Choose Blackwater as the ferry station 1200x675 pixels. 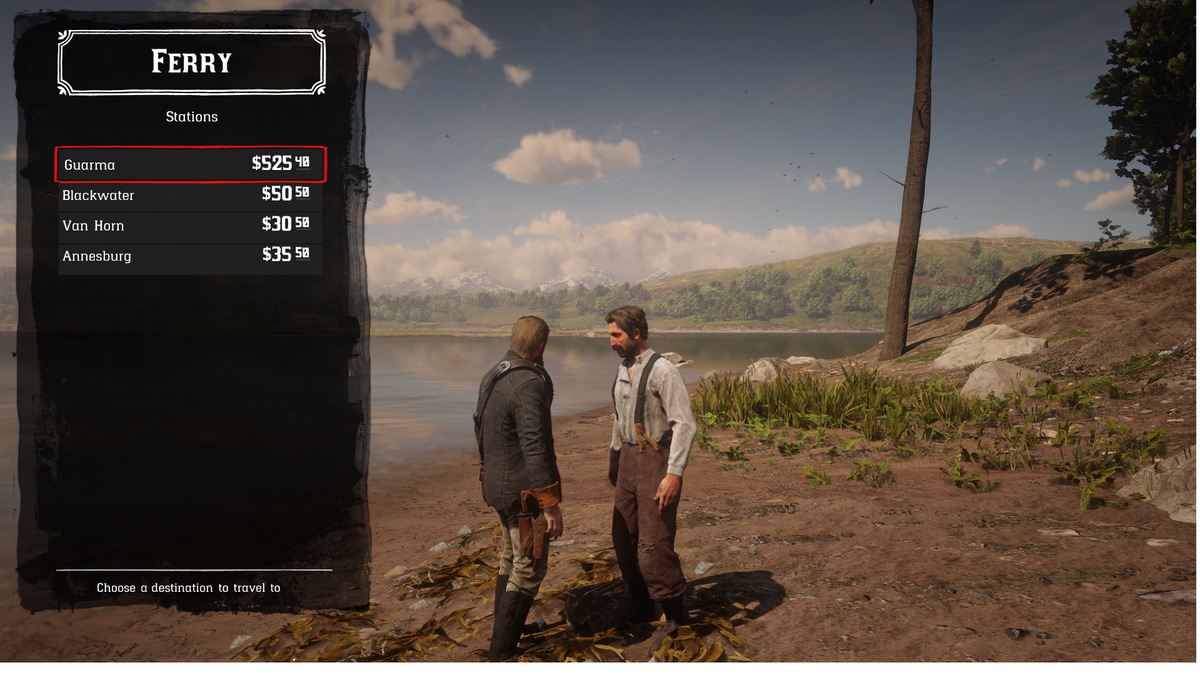pyautogui.click(x=190, y=195)
